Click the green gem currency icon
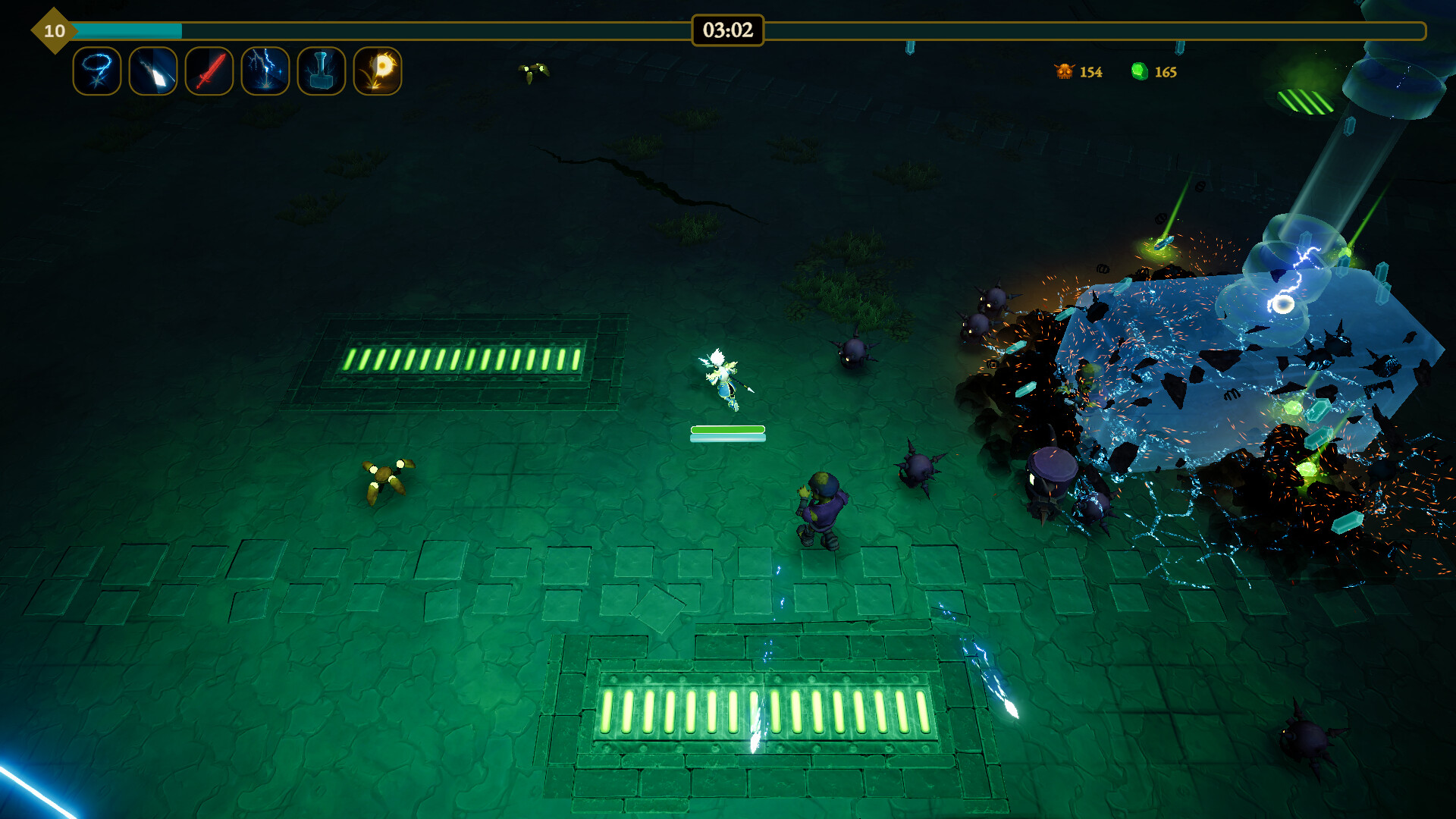This screenshot has width=1456, height=819. pyautogui.click(x=1142, y=71)
